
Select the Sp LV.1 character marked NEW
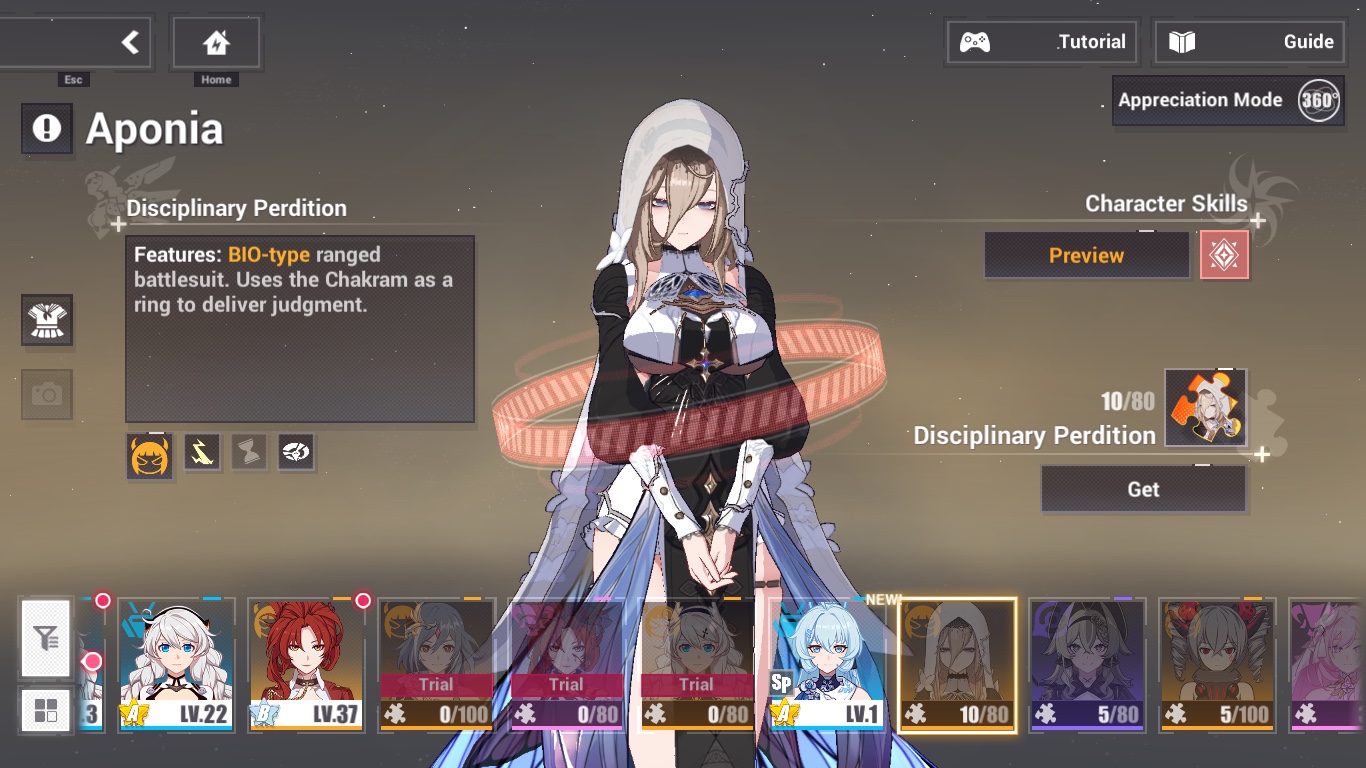click(827, 663)
